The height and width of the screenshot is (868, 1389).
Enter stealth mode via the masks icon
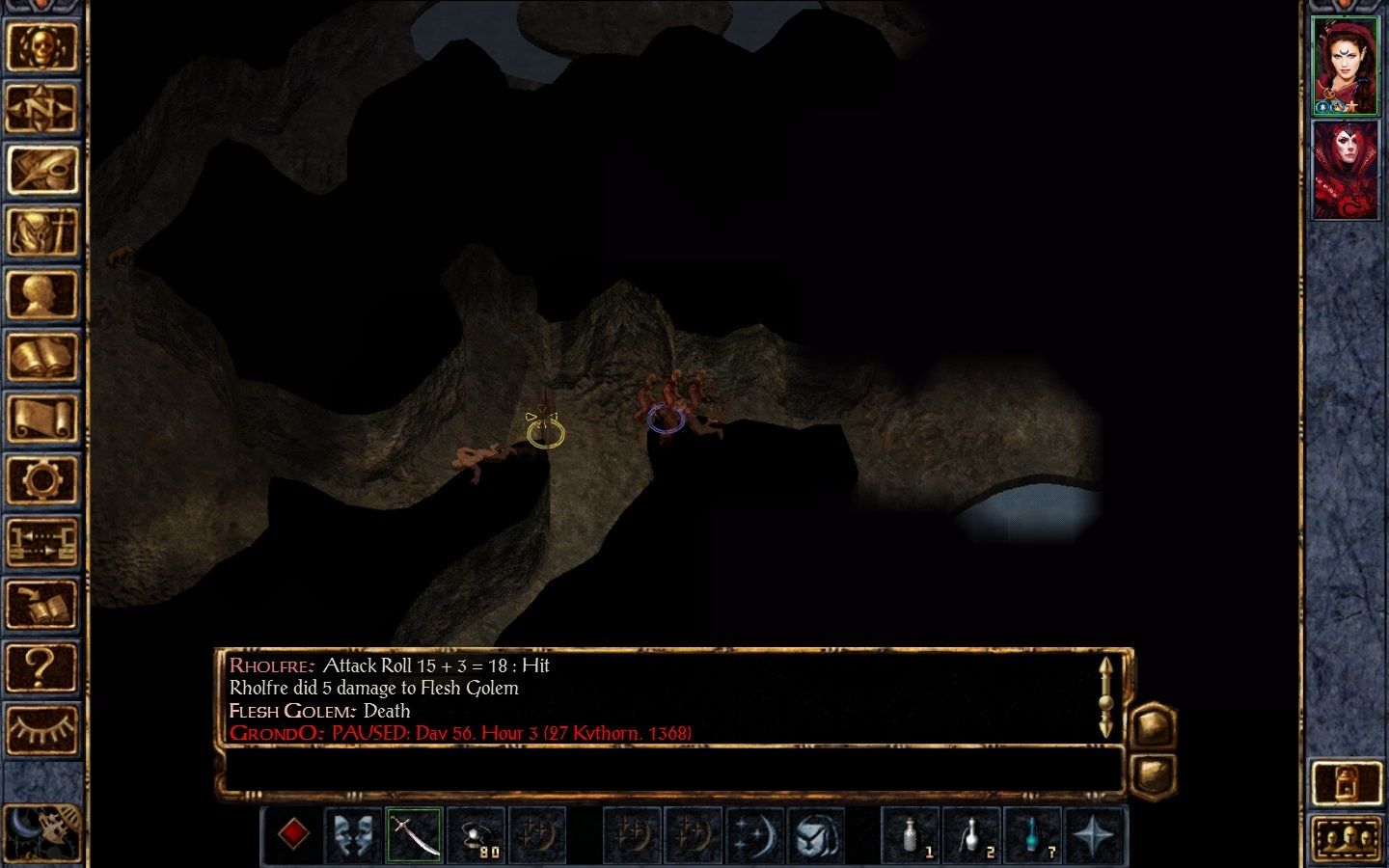pos(353,835)
